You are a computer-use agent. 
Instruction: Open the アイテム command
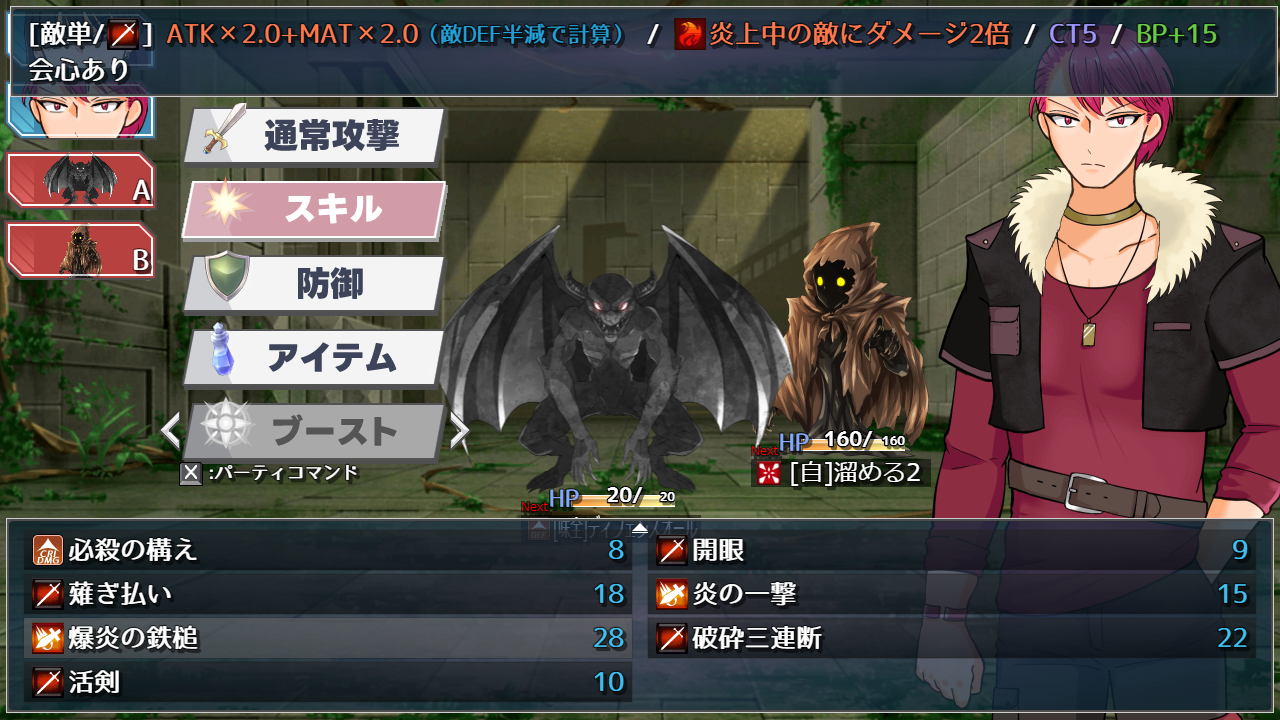click(x=315, y=357)
